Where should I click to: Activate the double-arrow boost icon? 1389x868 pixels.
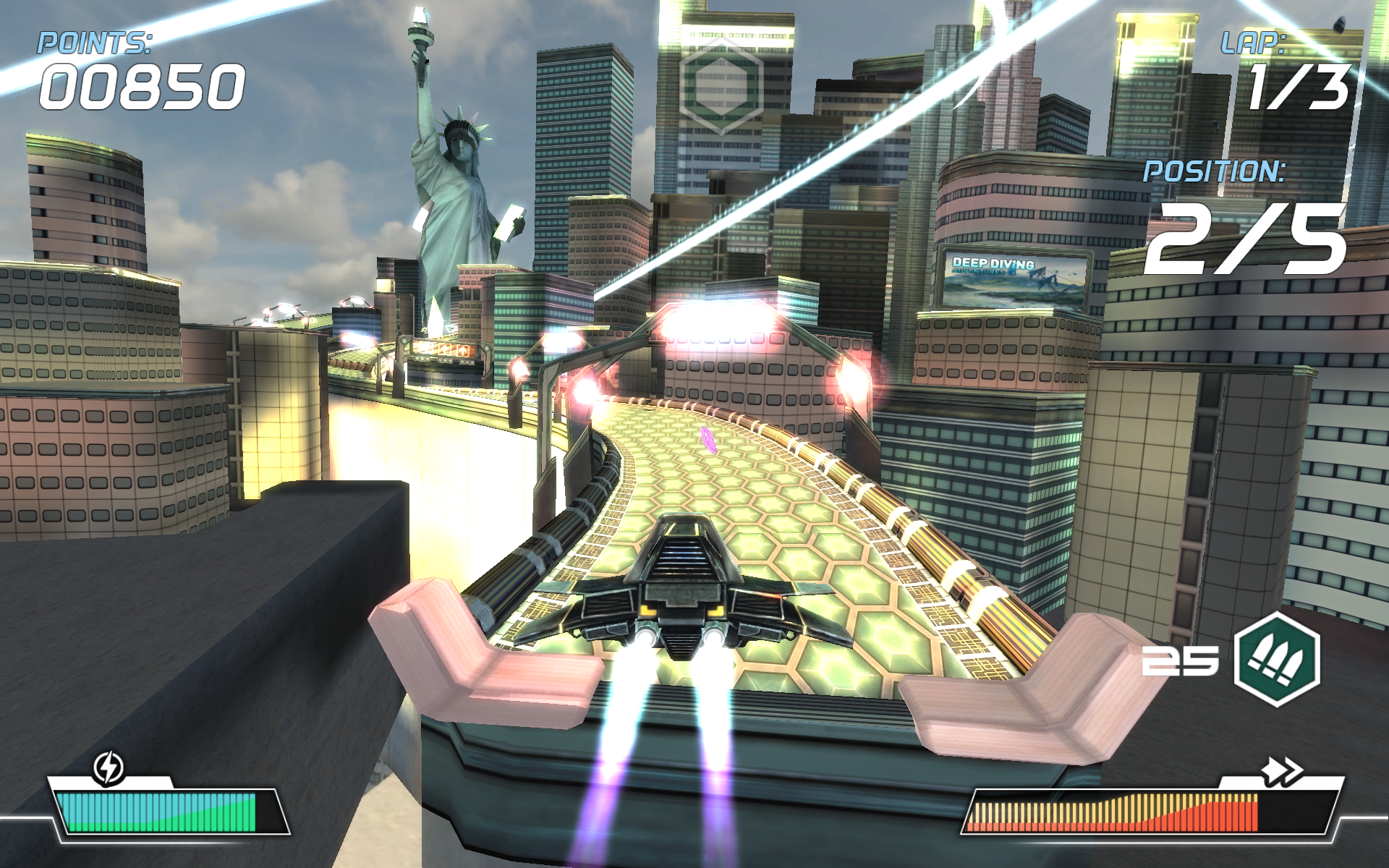coord(1281,773)
